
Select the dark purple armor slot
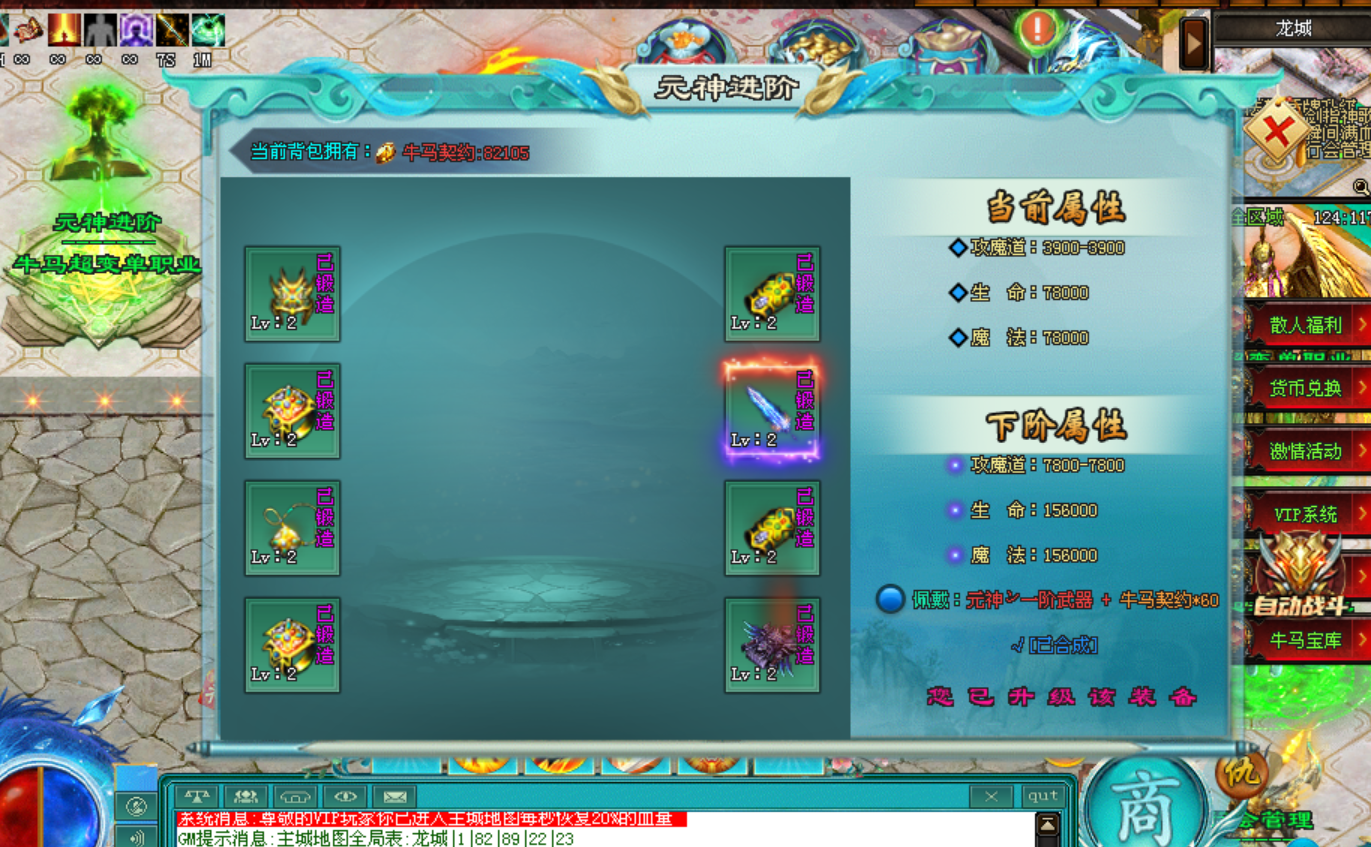pyautogui.click(x=772, y=645)
